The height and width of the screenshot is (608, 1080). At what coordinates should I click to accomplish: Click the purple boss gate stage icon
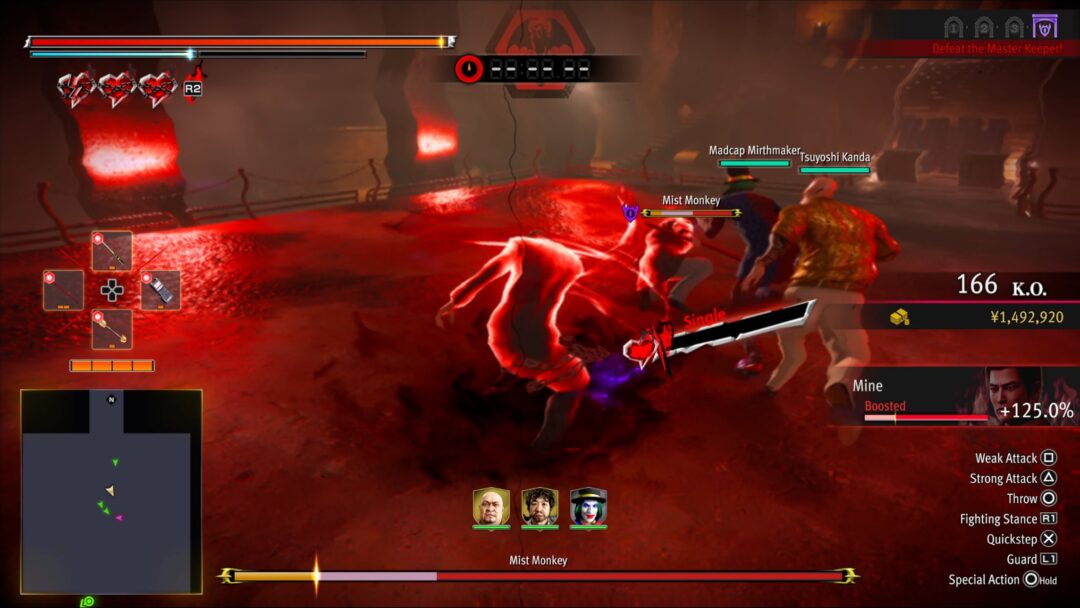1045,26
